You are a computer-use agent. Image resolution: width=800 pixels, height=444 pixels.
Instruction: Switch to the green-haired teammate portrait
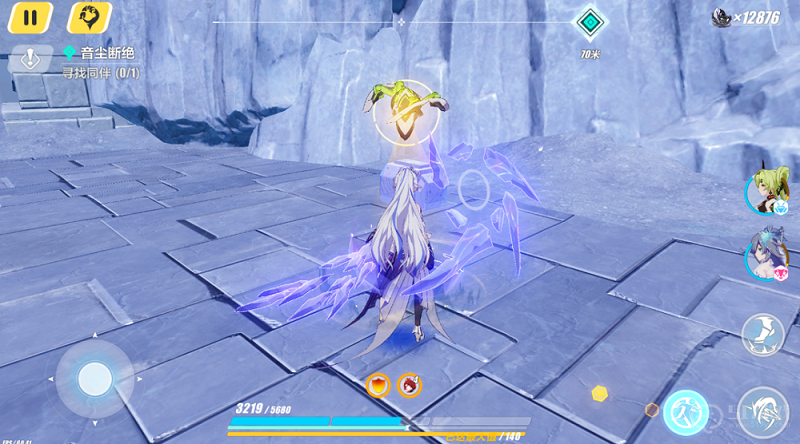click(766, 192)
